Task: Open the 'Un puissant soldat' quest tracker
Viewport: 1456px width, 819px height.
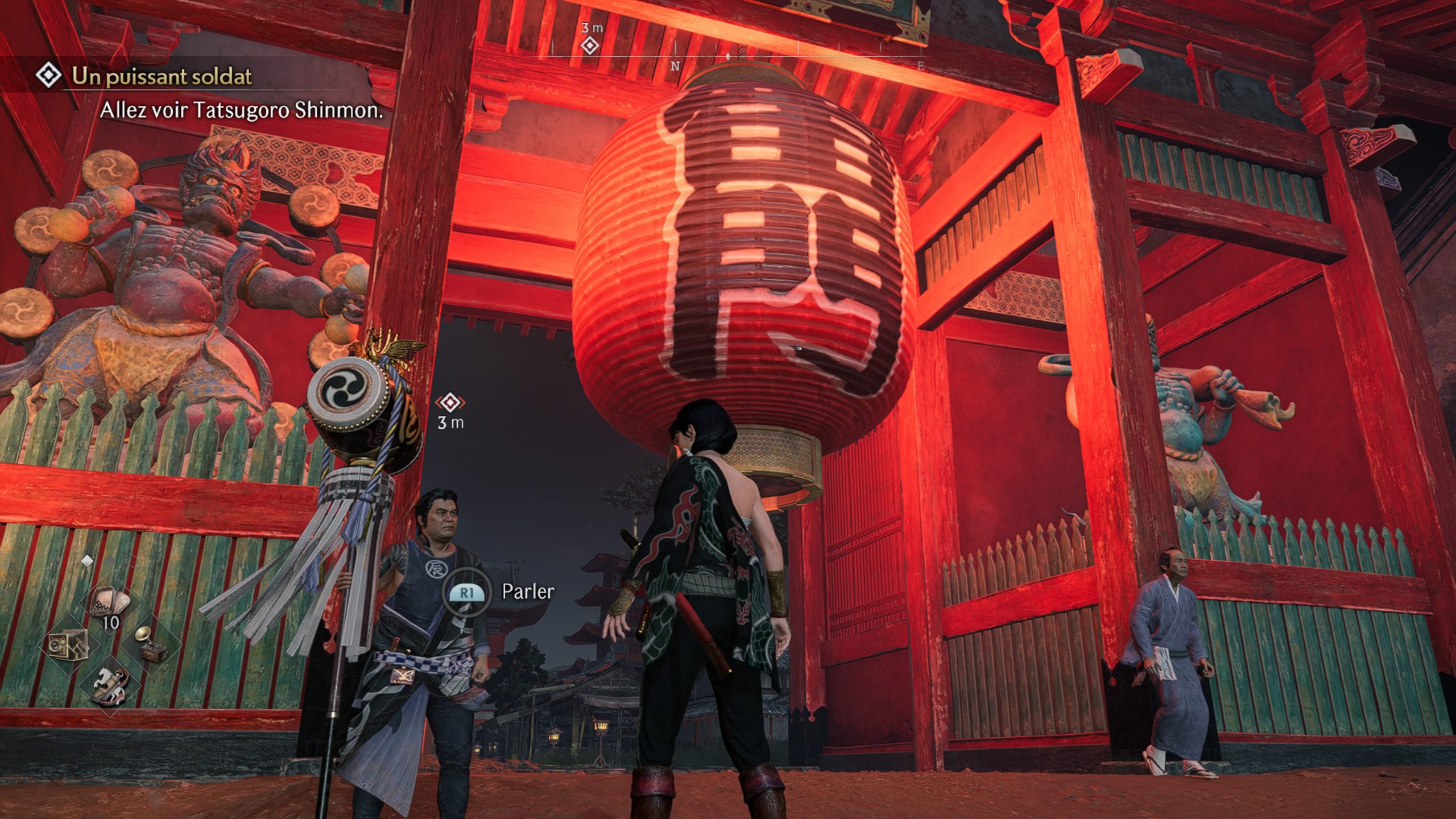Action: (x=162, y=76)
